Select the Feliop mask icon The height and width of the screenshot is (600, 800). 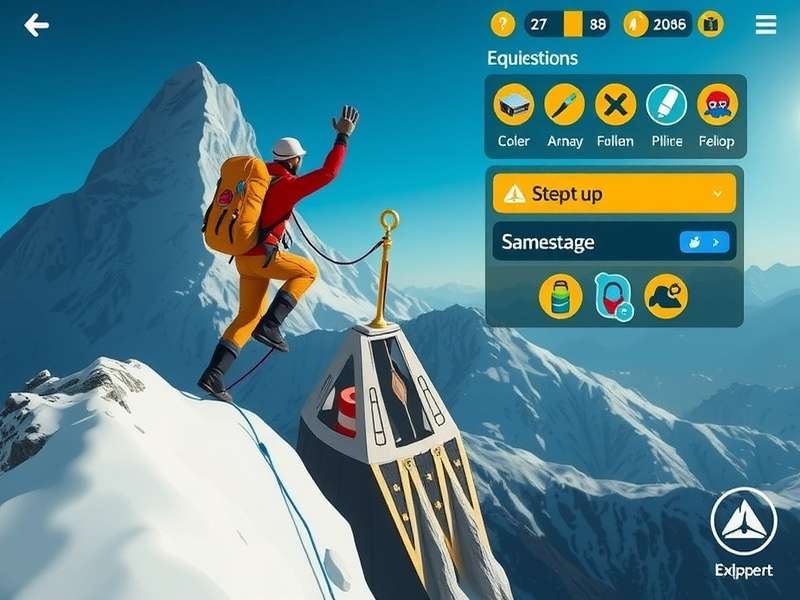[x=717, y=104]
